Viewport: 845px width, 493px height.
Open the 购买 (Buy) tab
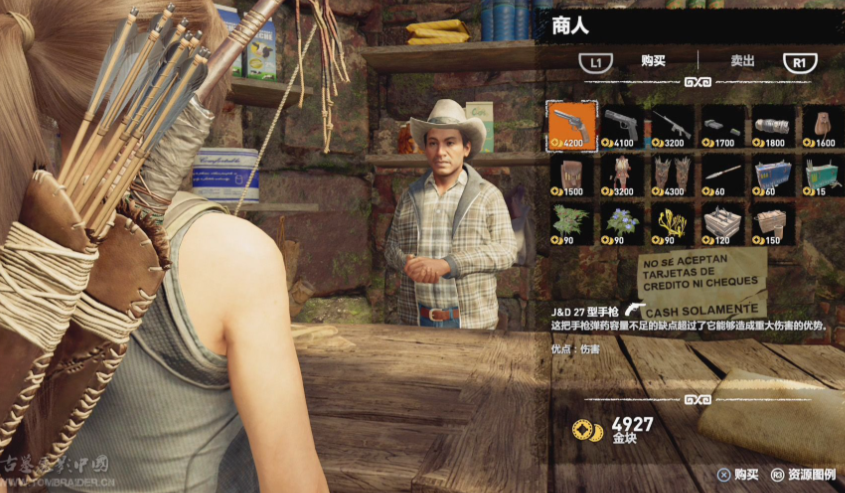tap(653, 61)
